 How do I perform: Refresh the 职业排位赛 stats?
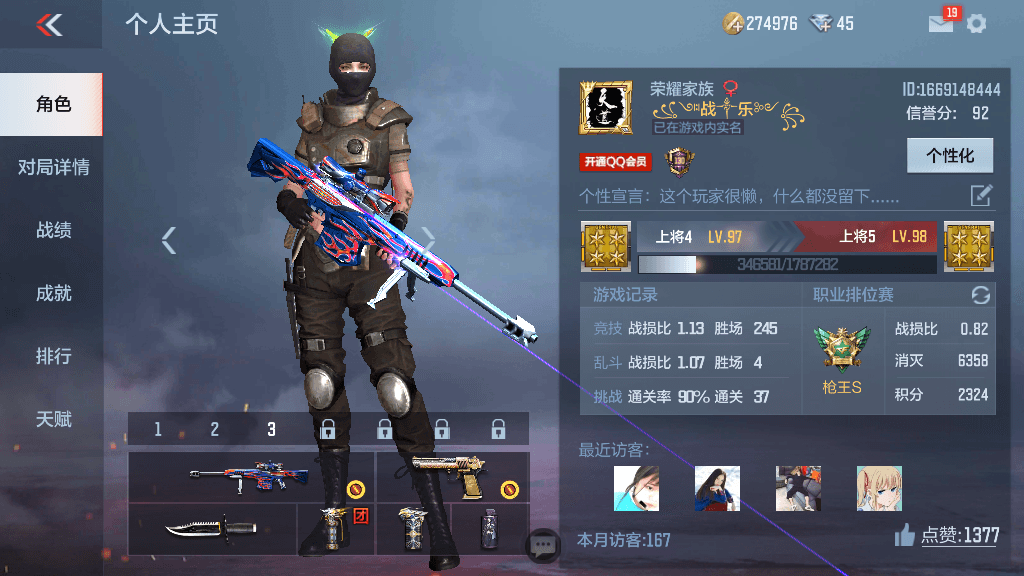(980, 295)
